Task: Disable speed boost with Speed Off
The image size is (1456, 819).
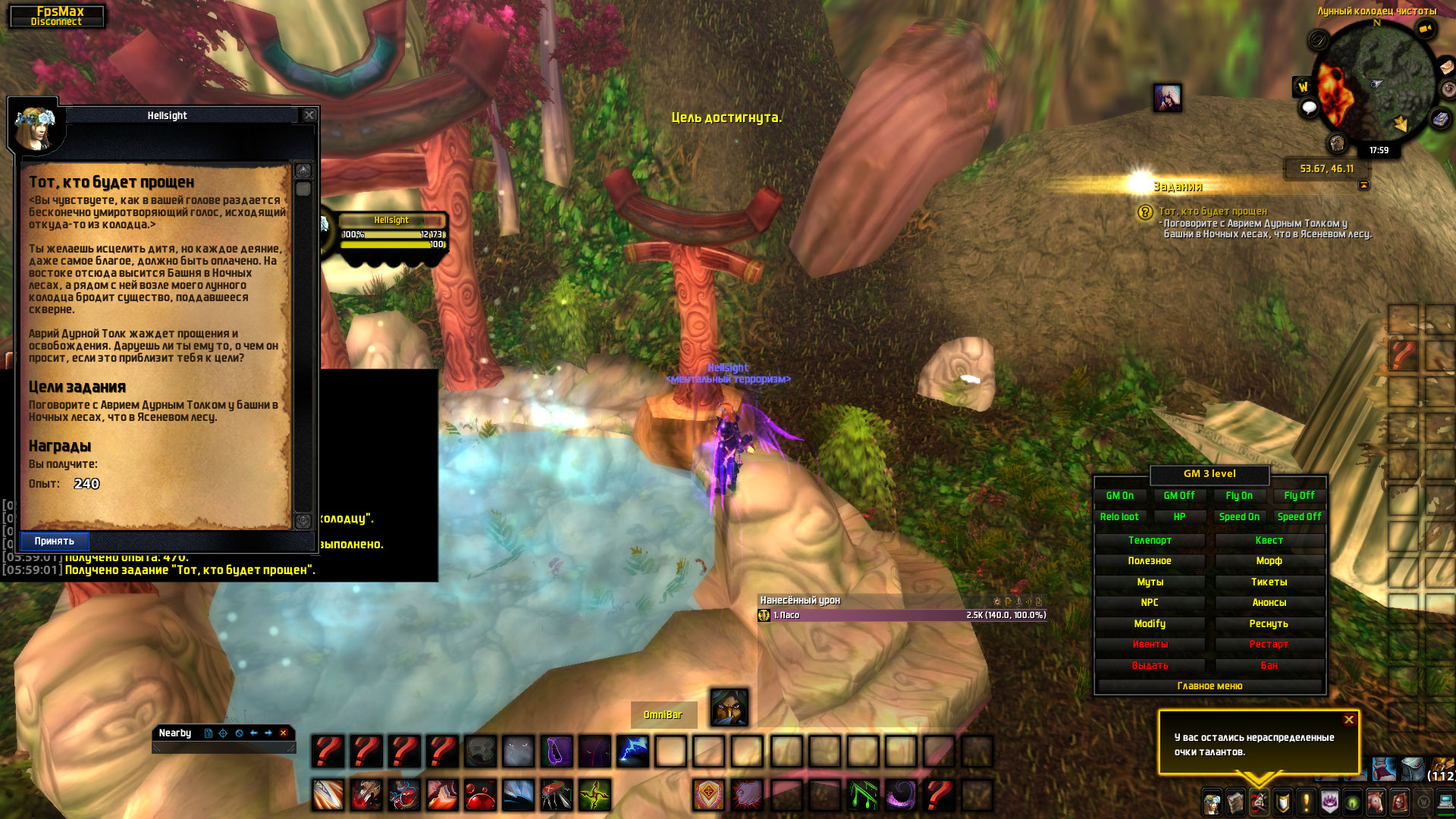Action: pyautogui.click(x=1299, y=517)
